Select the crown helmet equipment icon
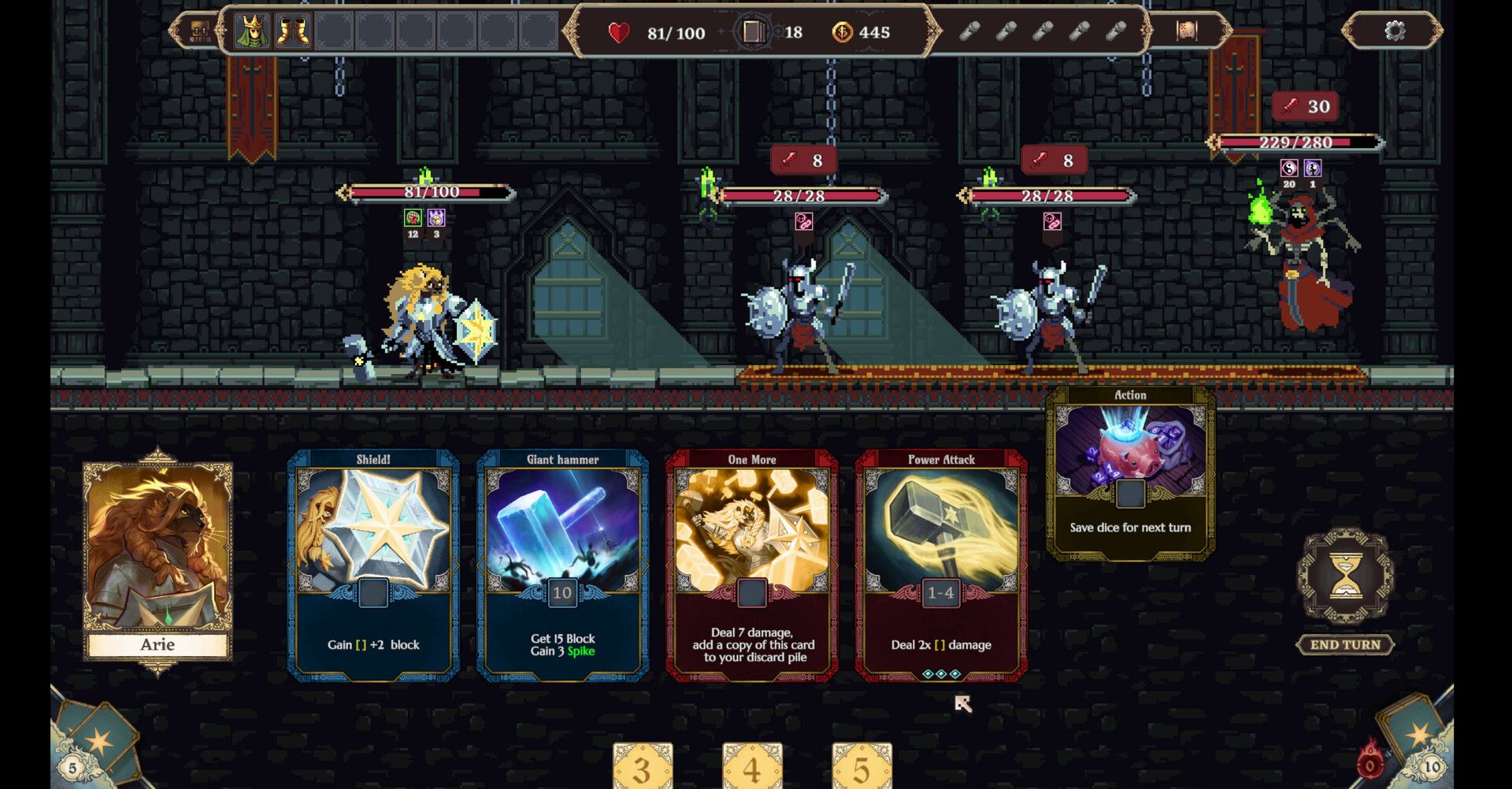This screenshot has width=1512, height=789. point(254,32)
